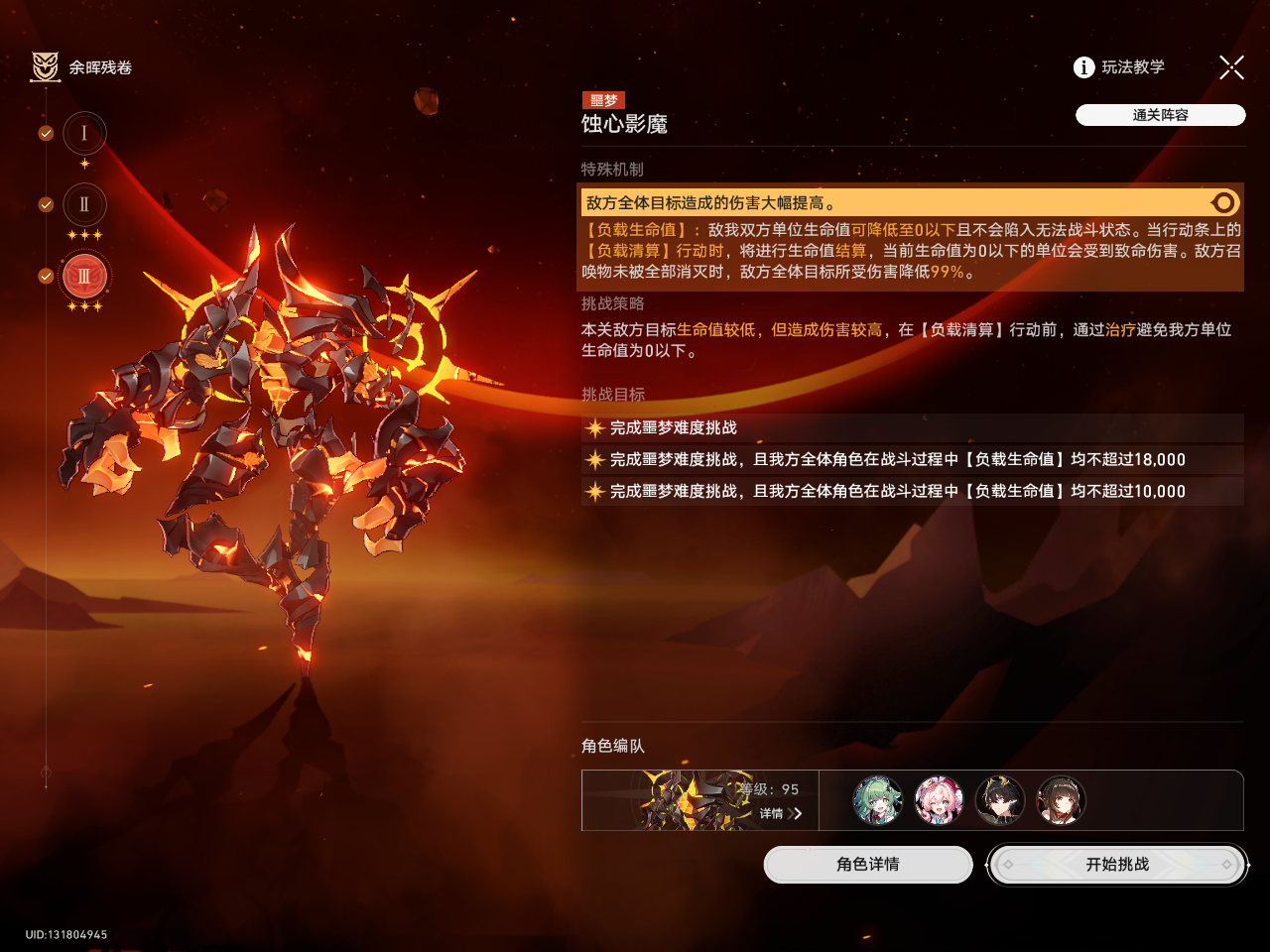Viewport: 1270px width, 952px height.
Task: View 通关阵容 clear lineups
Action: click(1160, 115)
